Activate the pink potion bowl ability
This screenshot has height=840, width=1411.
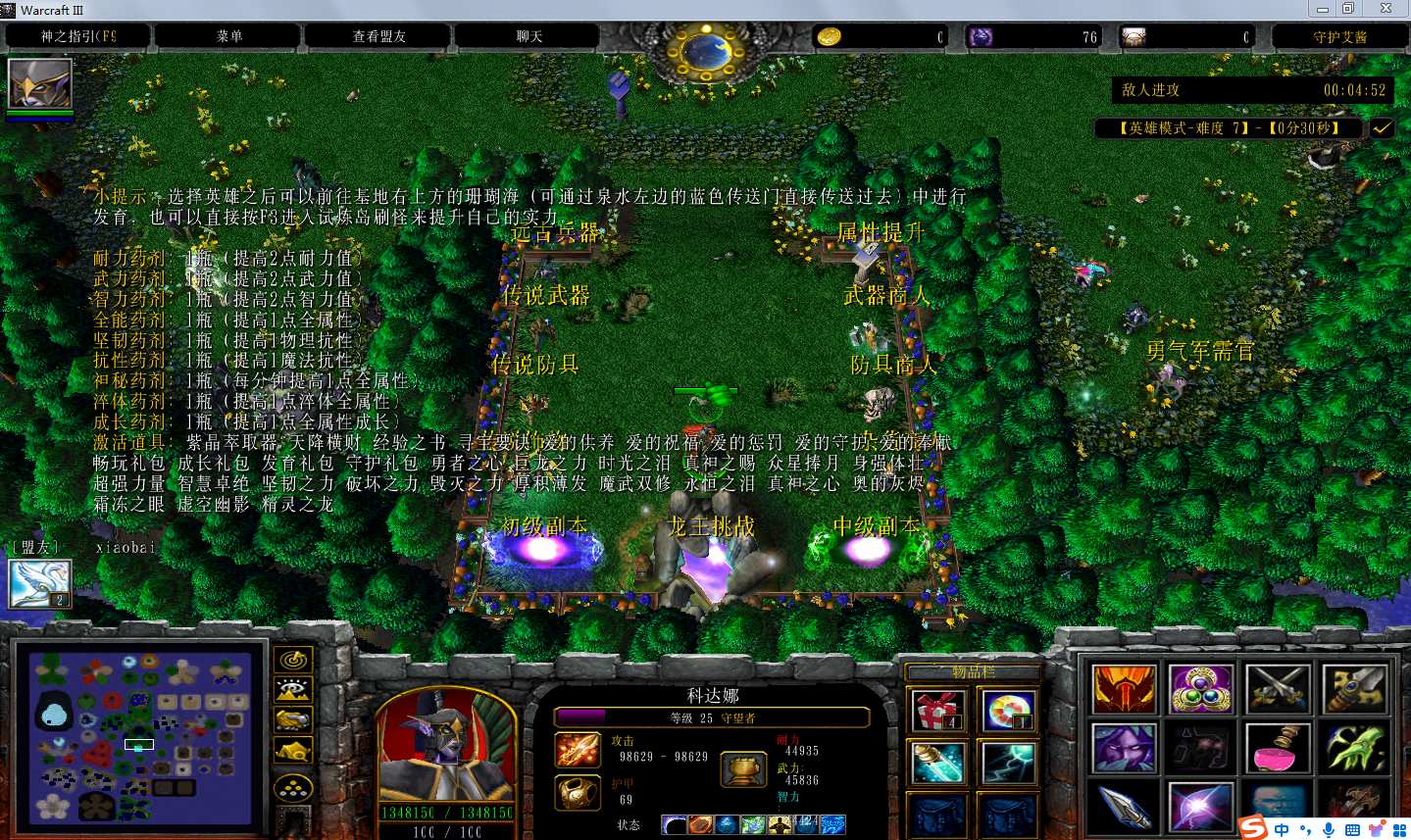pos(1278,749)
